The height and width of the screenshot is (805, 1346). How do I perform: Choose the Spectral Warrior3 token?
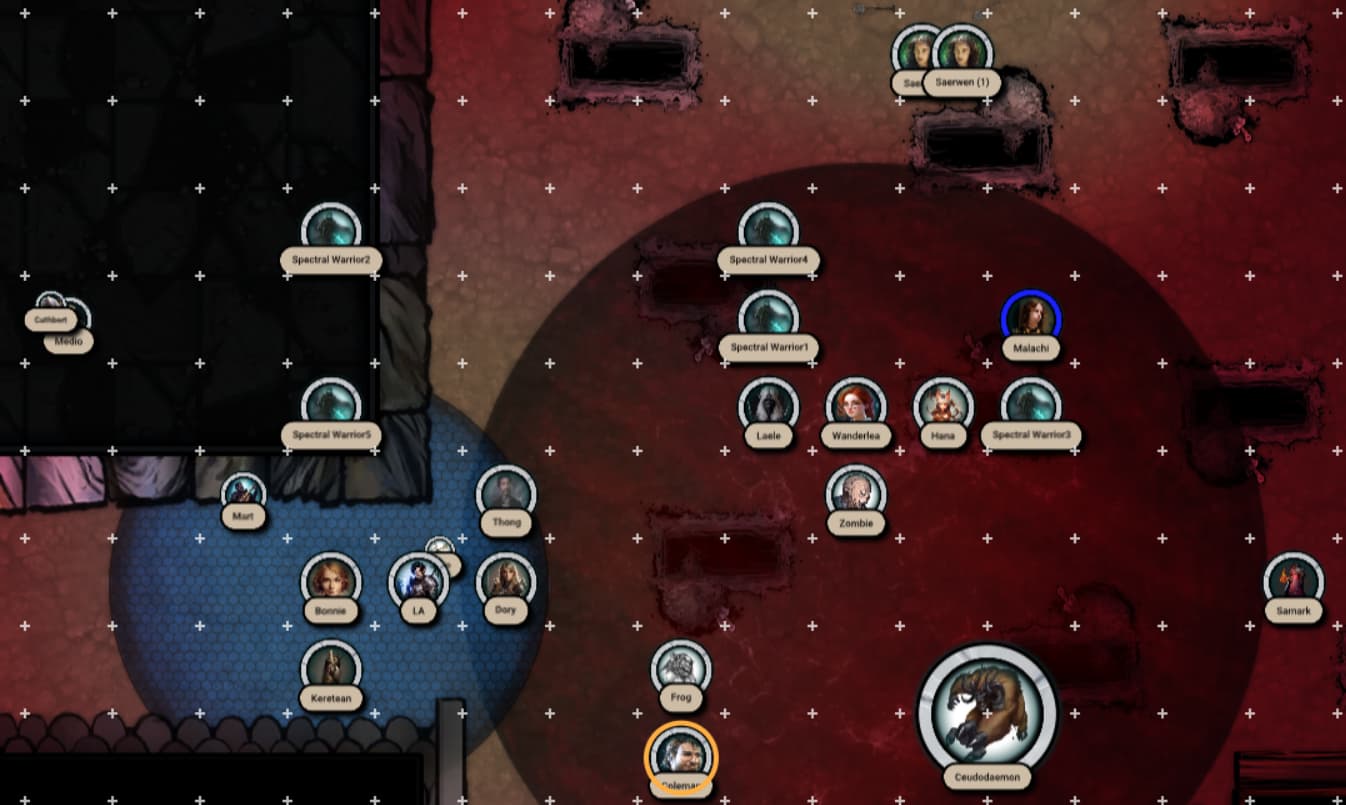coord(1030,405)
